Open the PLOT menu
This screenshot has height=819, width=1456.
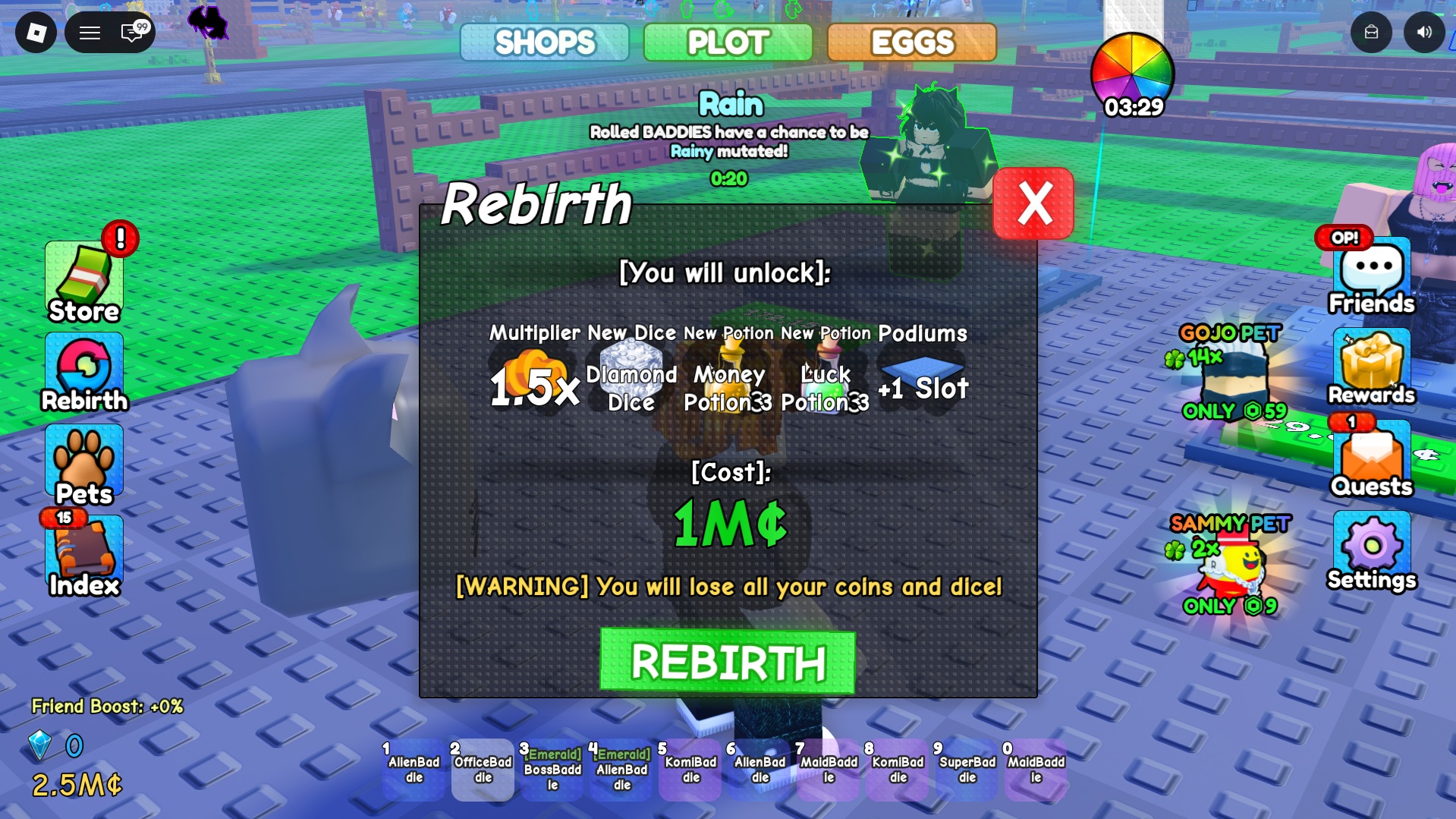click(728, 43)
